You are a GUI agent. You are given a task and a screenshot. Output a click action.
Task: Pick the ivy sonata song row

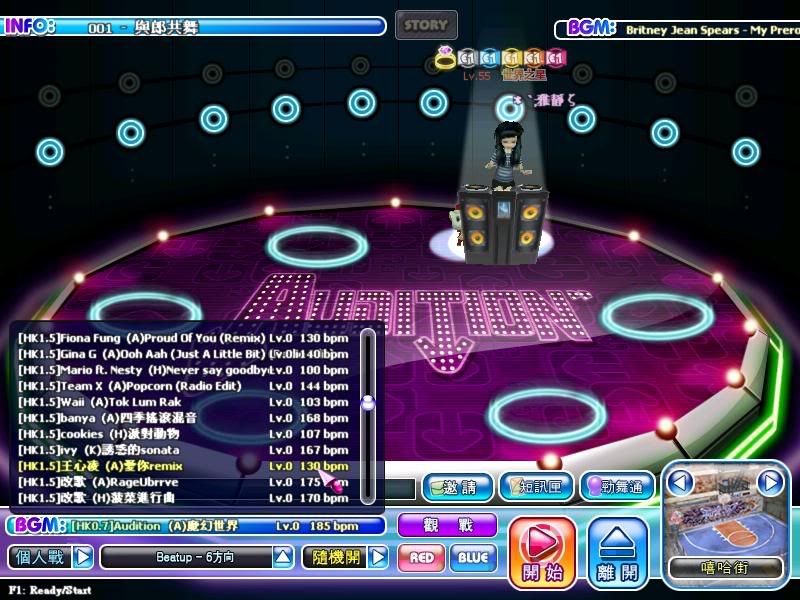180,450
